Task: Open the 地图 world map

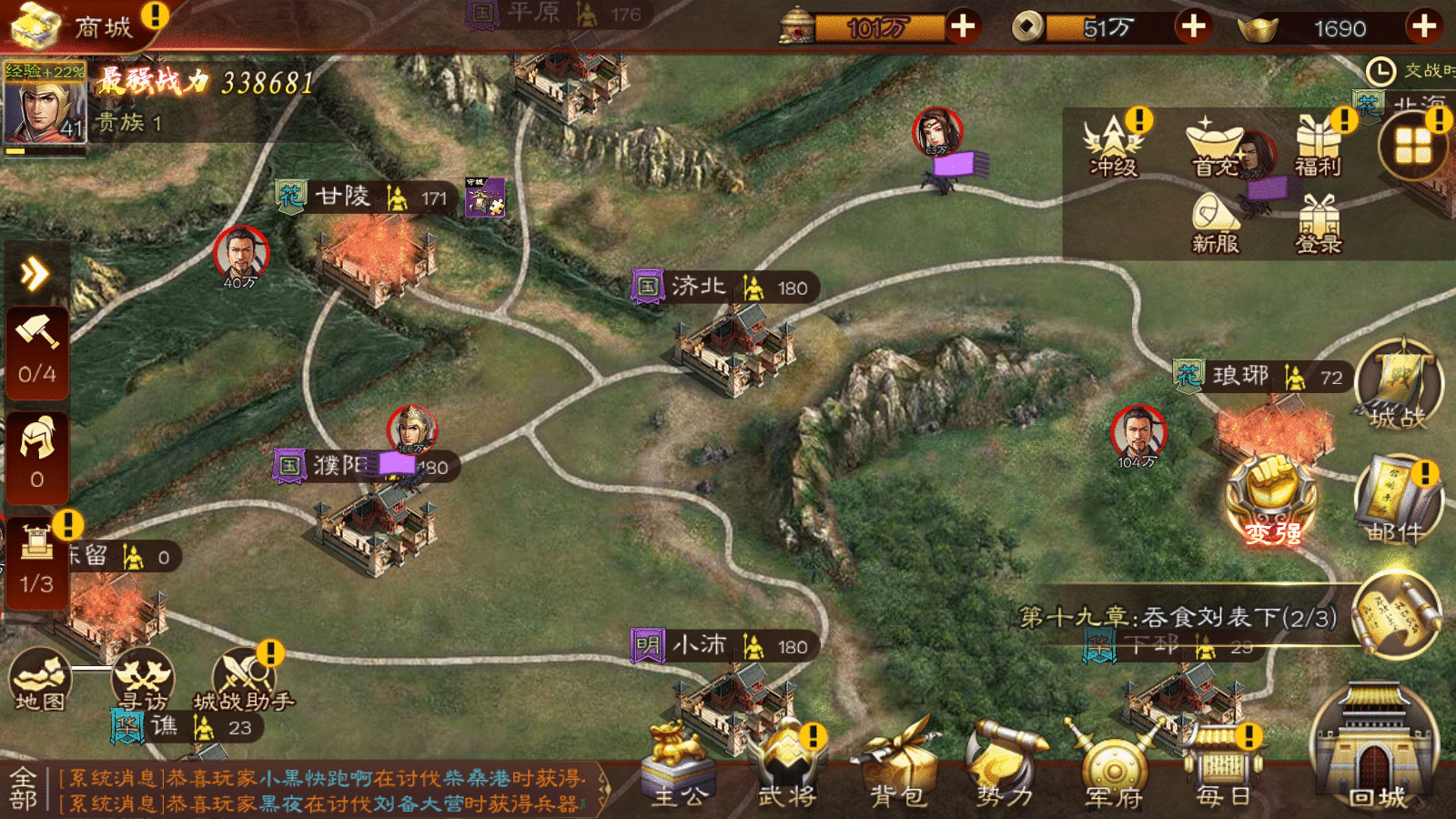Action: 40,680
